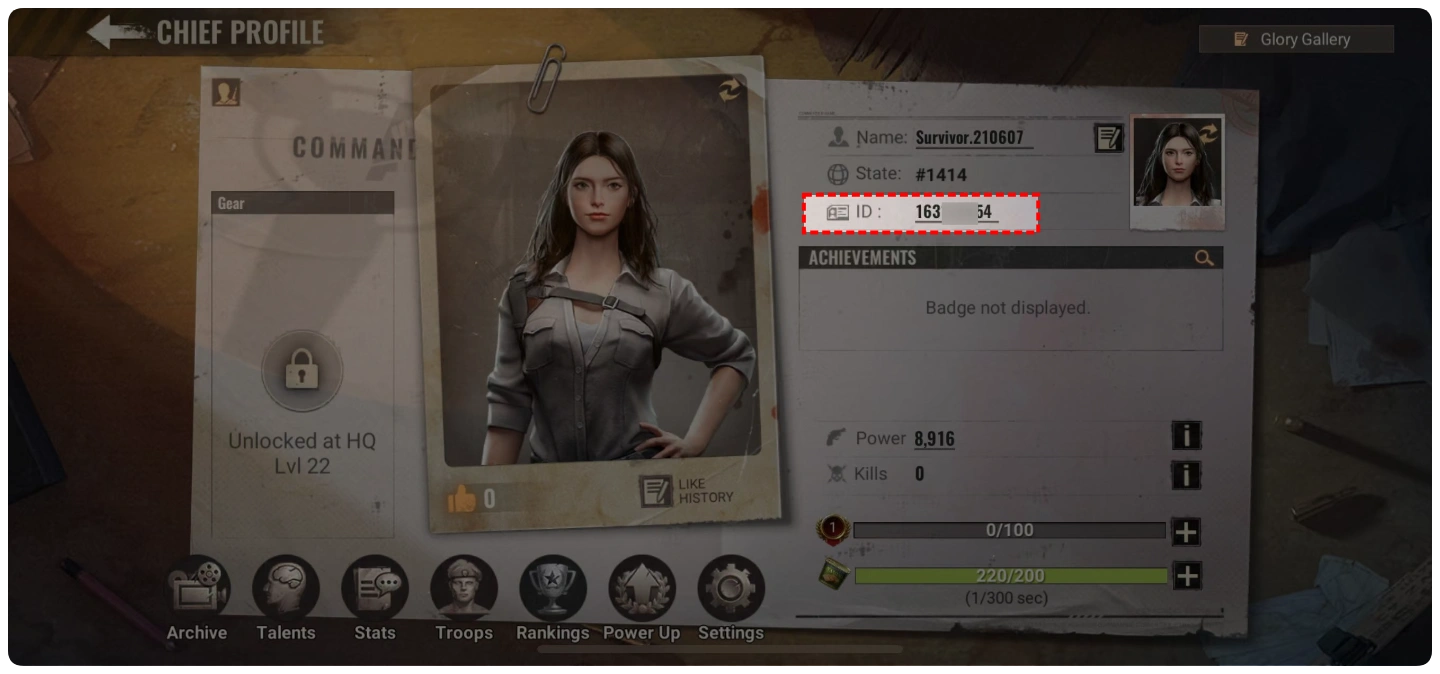Add VIP points with the plus button
Image resolution: width=1440 pixels, height=674 pixels.
click(1186, 532)
